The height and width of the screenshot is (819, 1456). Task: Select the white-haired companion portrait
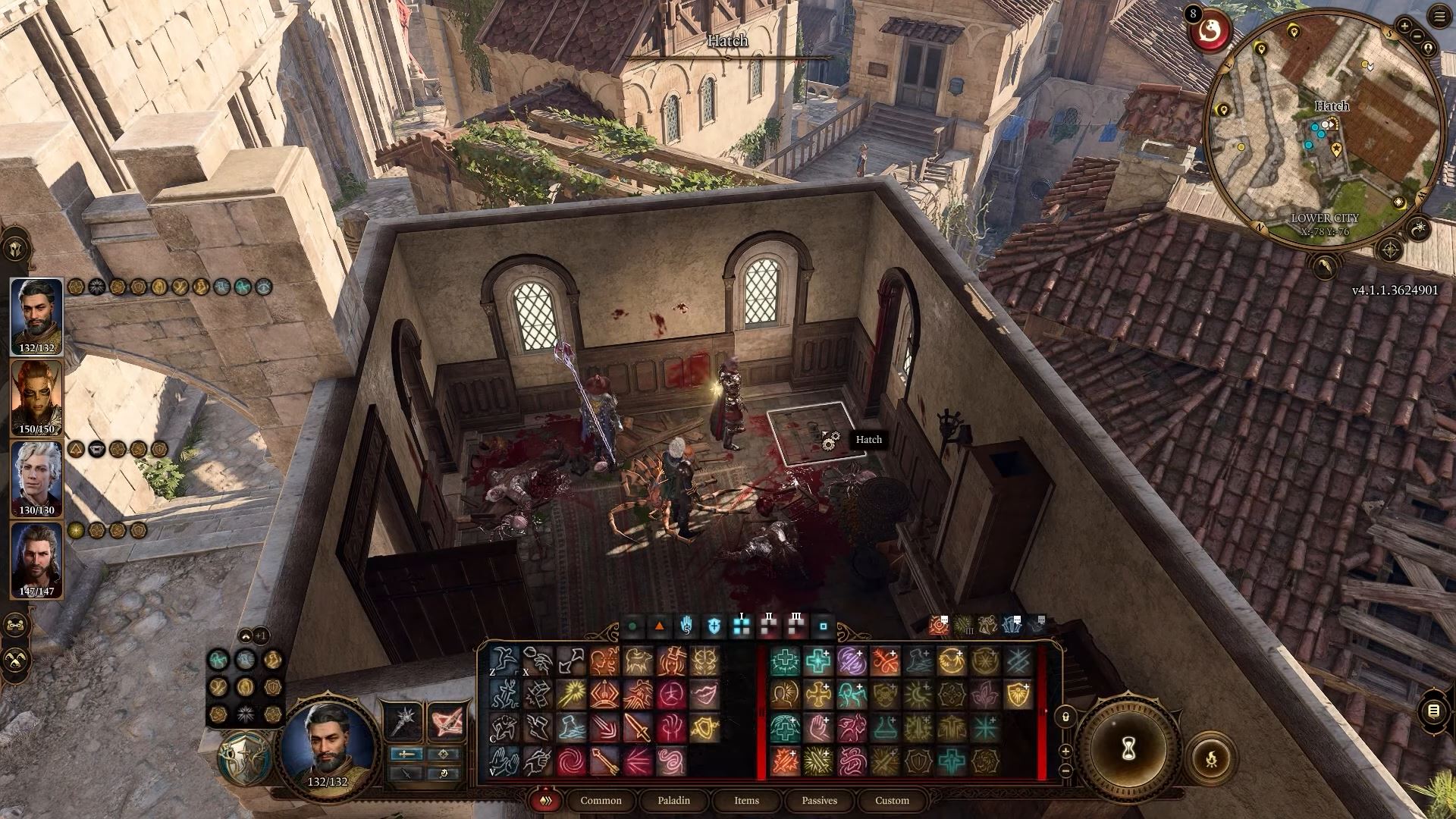click(x=36, y=476)
